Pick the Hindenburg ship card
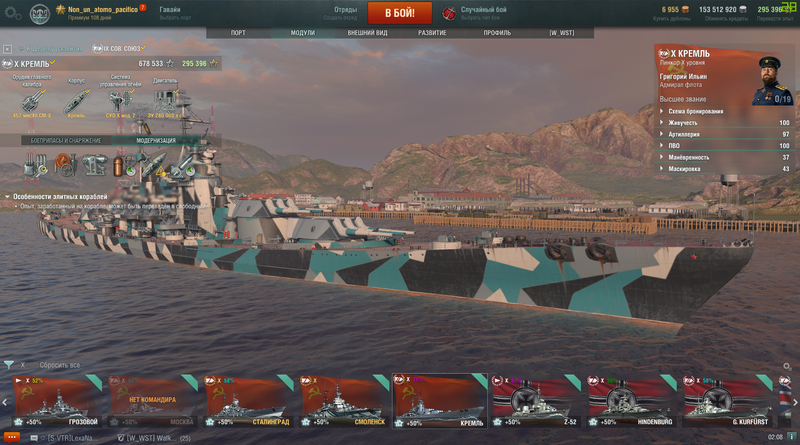800x445 pixels. click(x=632, y=403)
